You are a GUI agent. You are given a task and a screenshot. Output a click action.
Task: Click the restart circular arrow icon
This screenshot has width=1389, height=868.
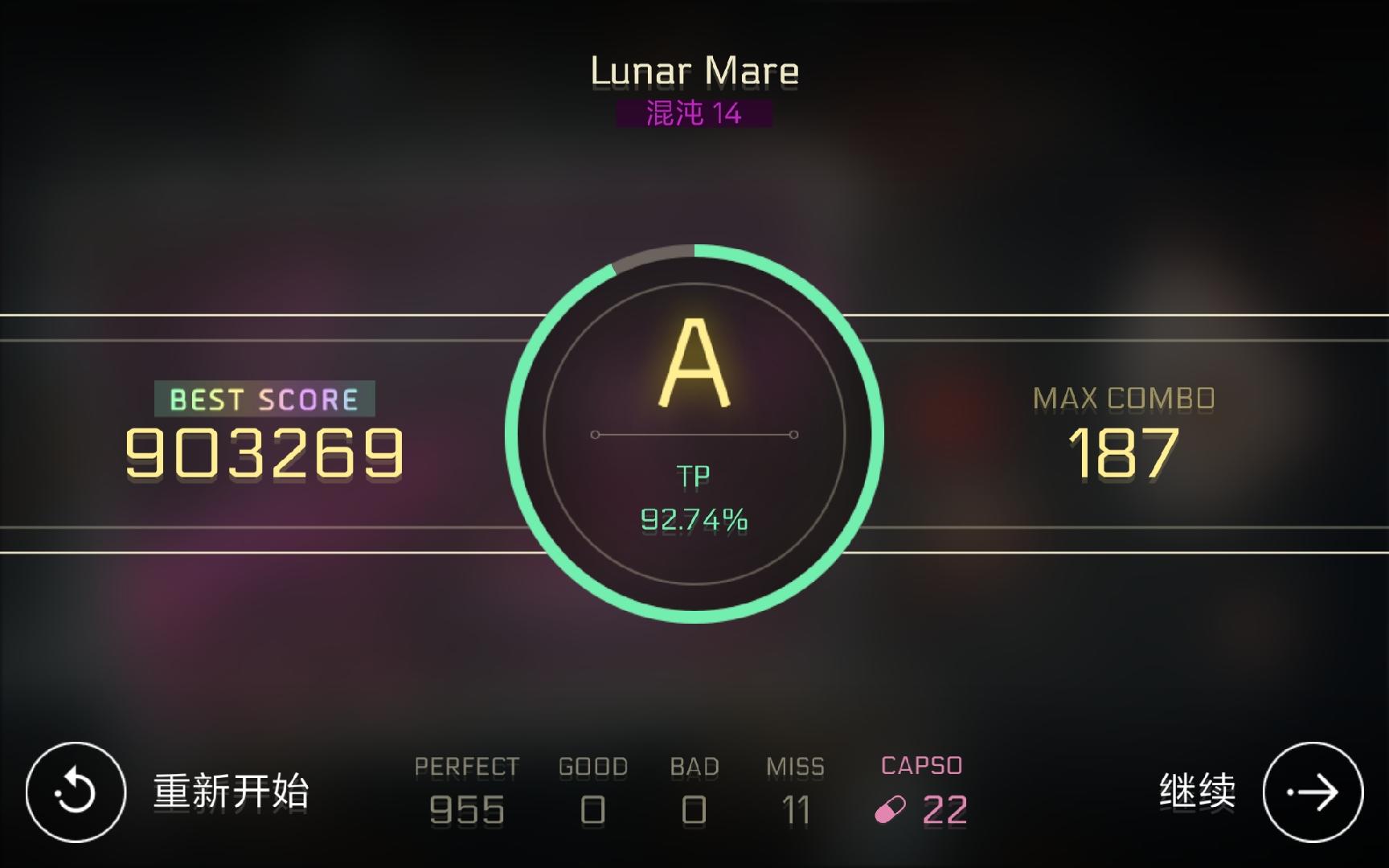[76, 794]
